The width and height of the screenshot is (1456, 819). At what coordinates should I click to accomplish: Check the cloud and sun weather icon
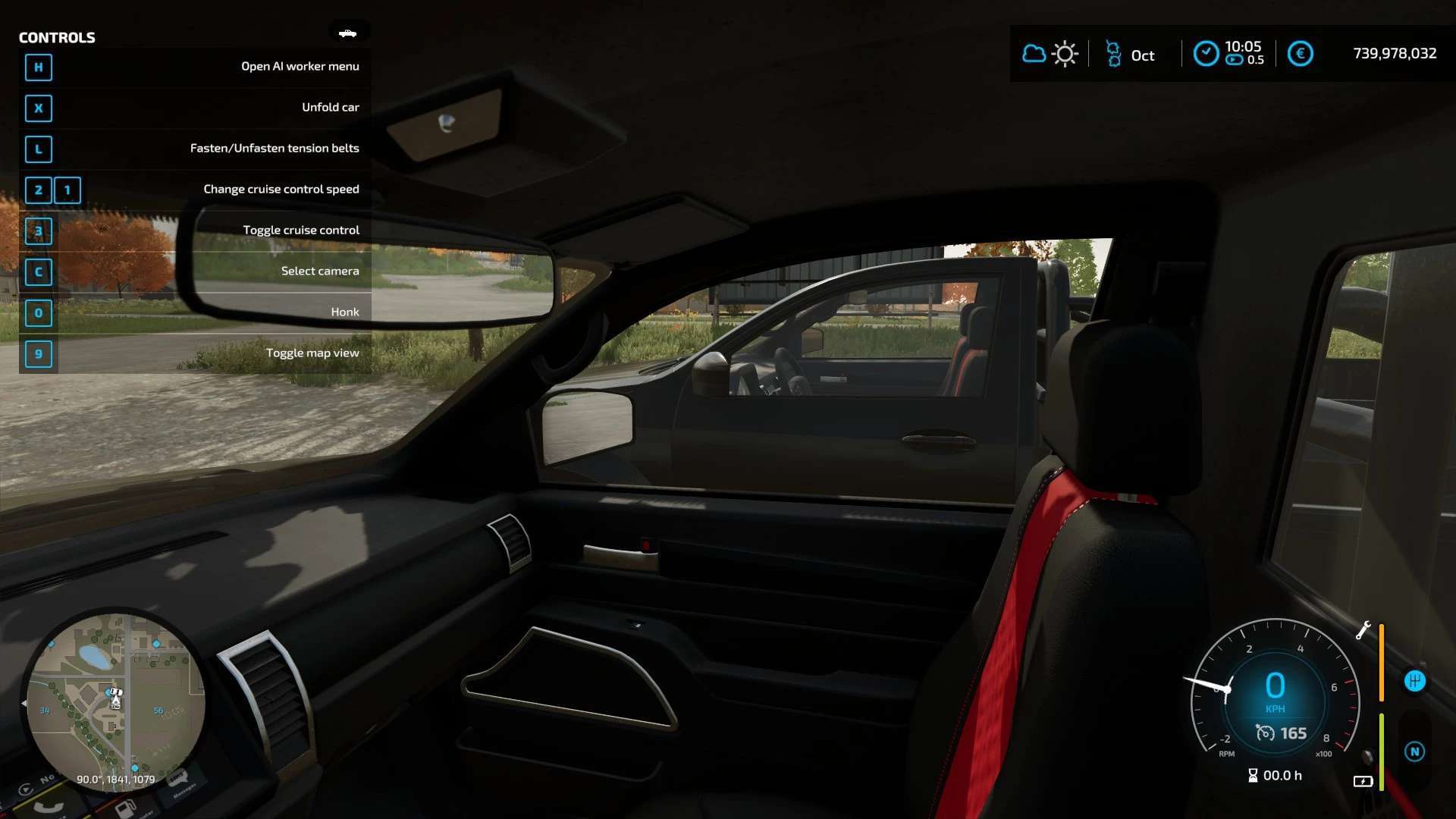coord(1050,54)
